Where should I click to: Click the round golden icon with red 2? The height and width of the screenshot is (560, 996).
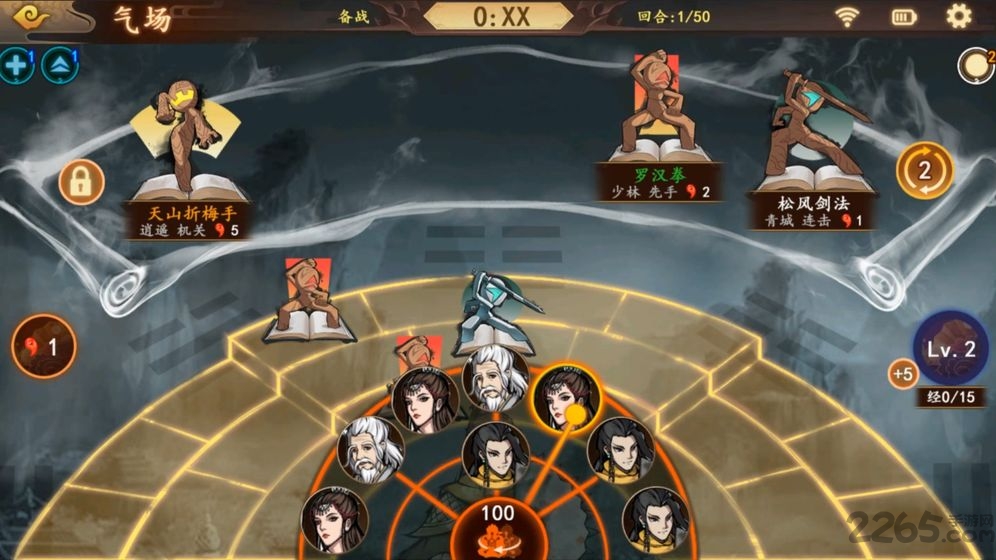pyautogui.click(x=975, y=66)
